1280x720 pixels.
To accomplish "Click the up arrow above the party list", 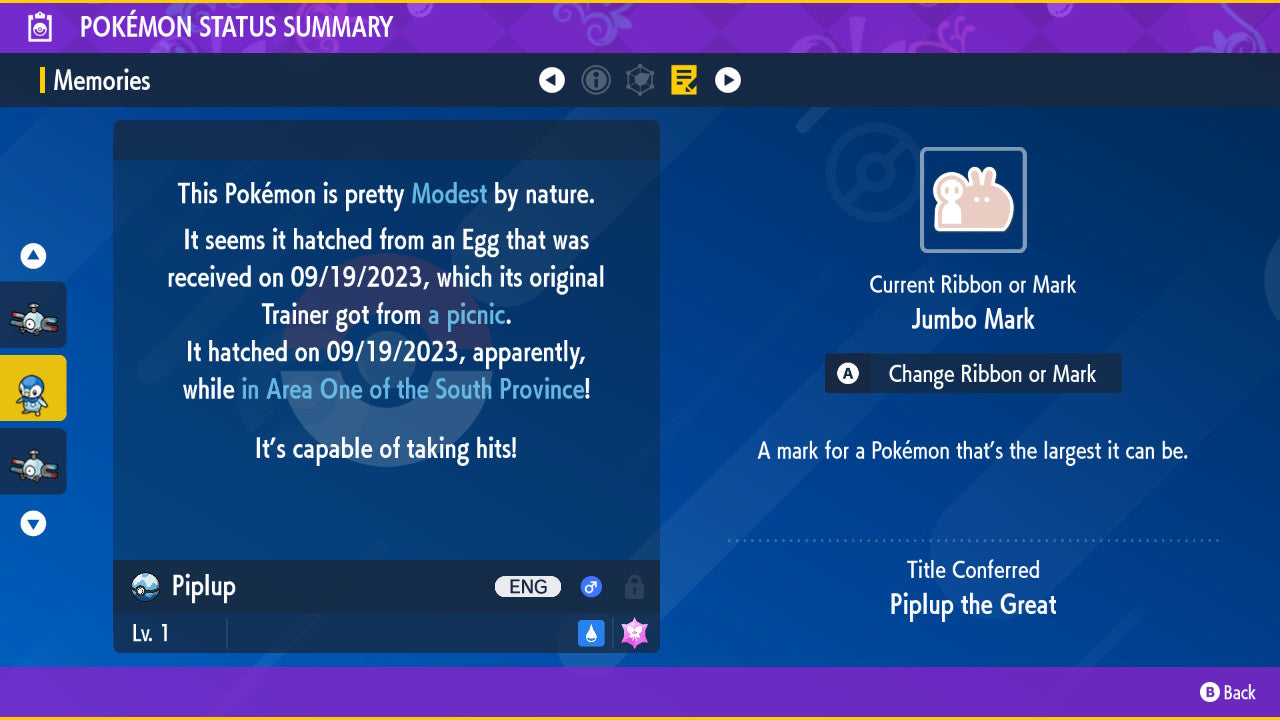I will [x=33, y=257].
